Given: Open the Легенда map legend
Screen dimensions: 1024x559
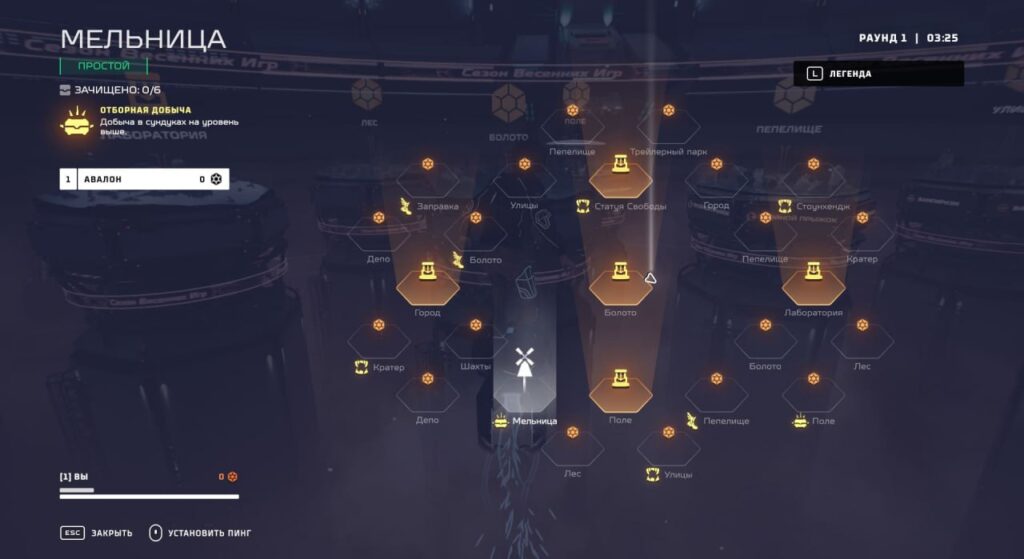Looking at the screenshot, I should coord(878,73).
